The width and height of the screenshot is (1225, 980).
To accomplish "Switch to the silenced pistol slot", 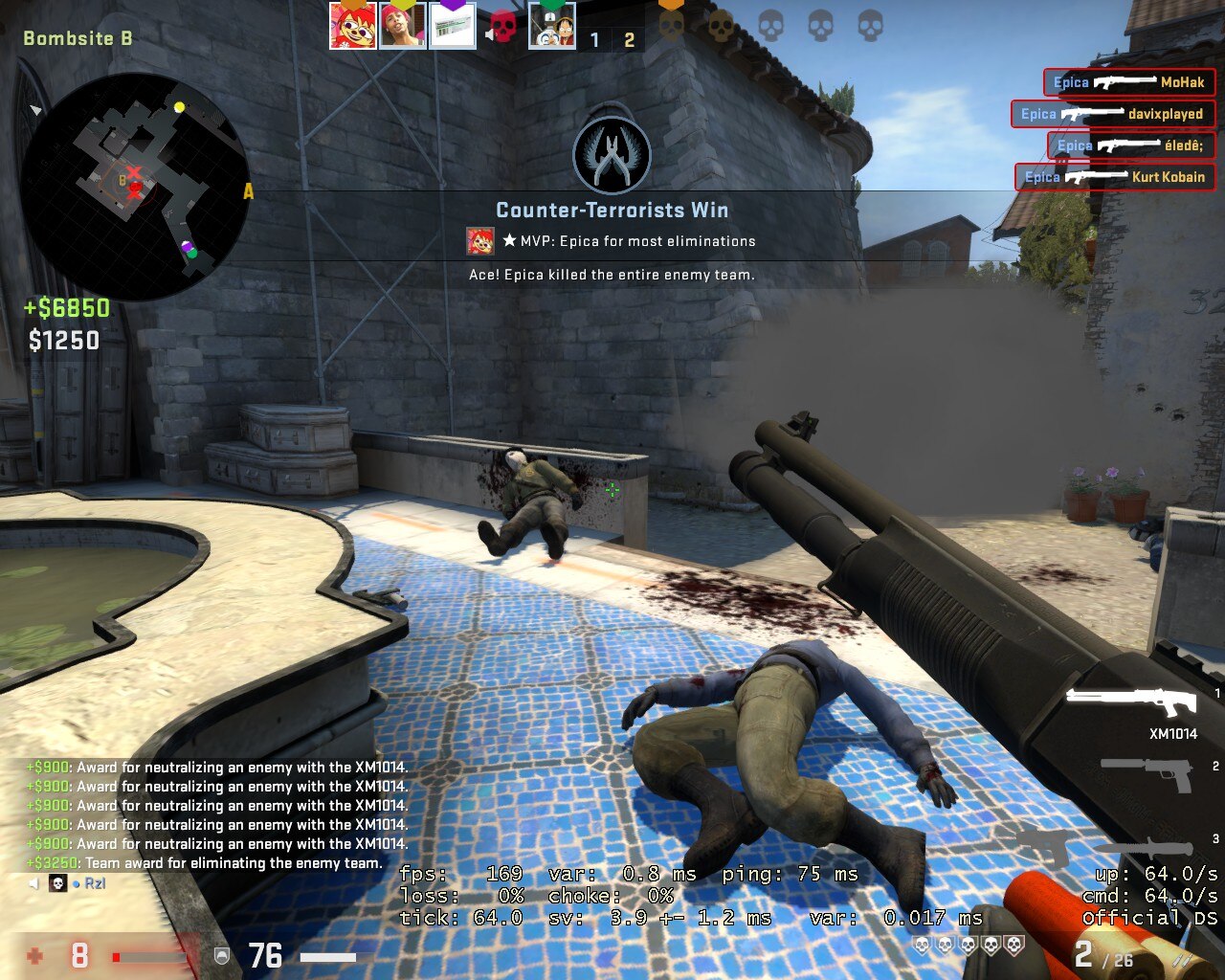I will 1146,769.
